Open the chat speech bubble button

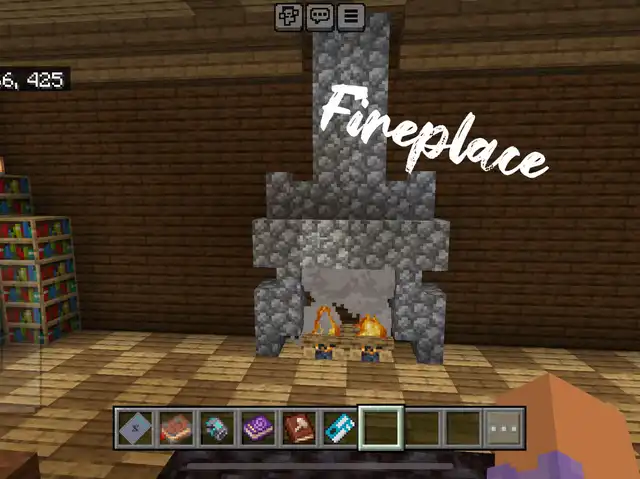coord(320,17)
